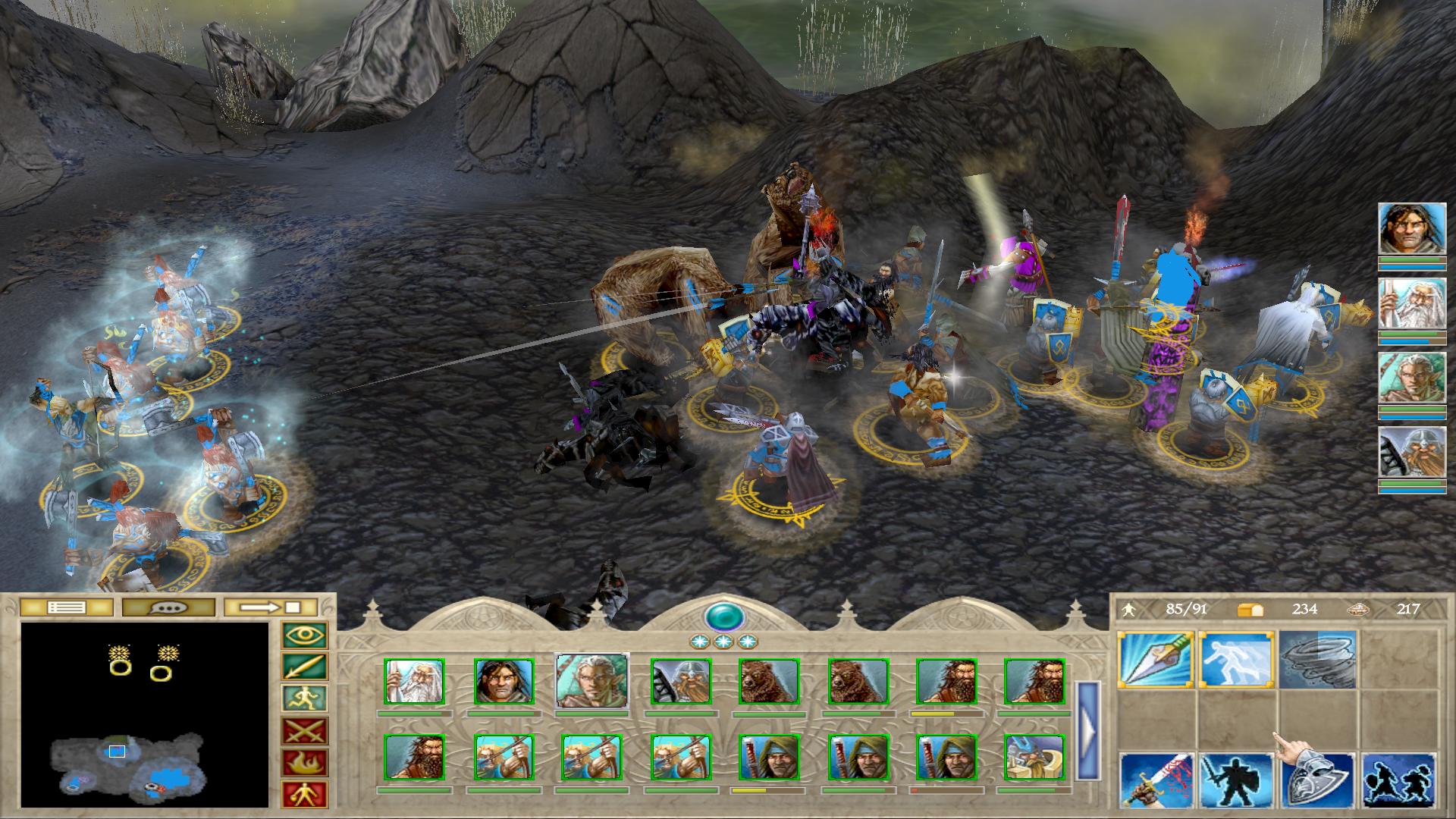Image resolution: width=1456 pixels, height=819 pixels.
Task: Cast the tornado ability
Action: pyautogui.click(x=1316, y=659)
